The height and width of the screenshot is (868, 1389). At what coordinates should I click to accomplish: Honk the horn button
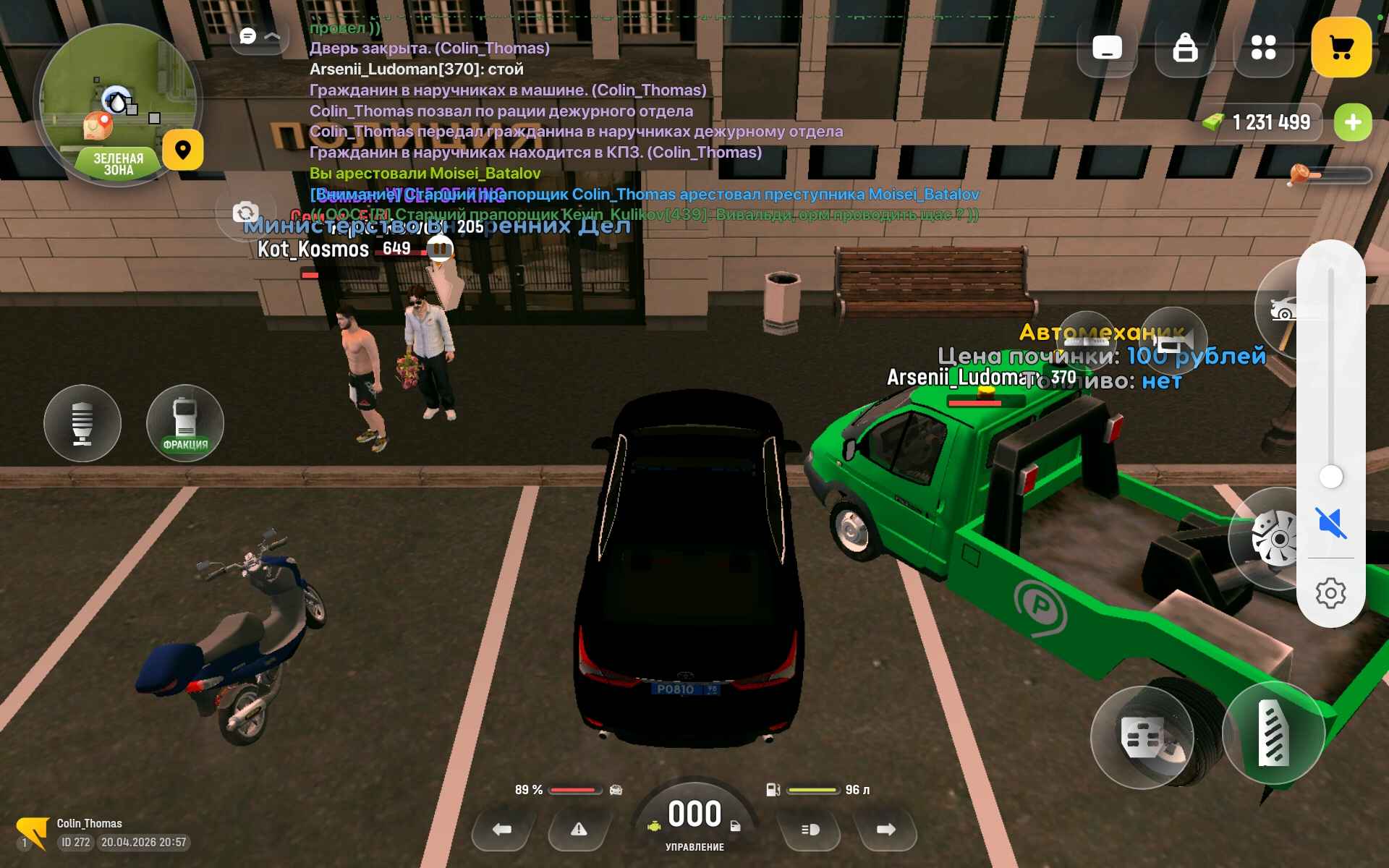(x=1172, y=340)
